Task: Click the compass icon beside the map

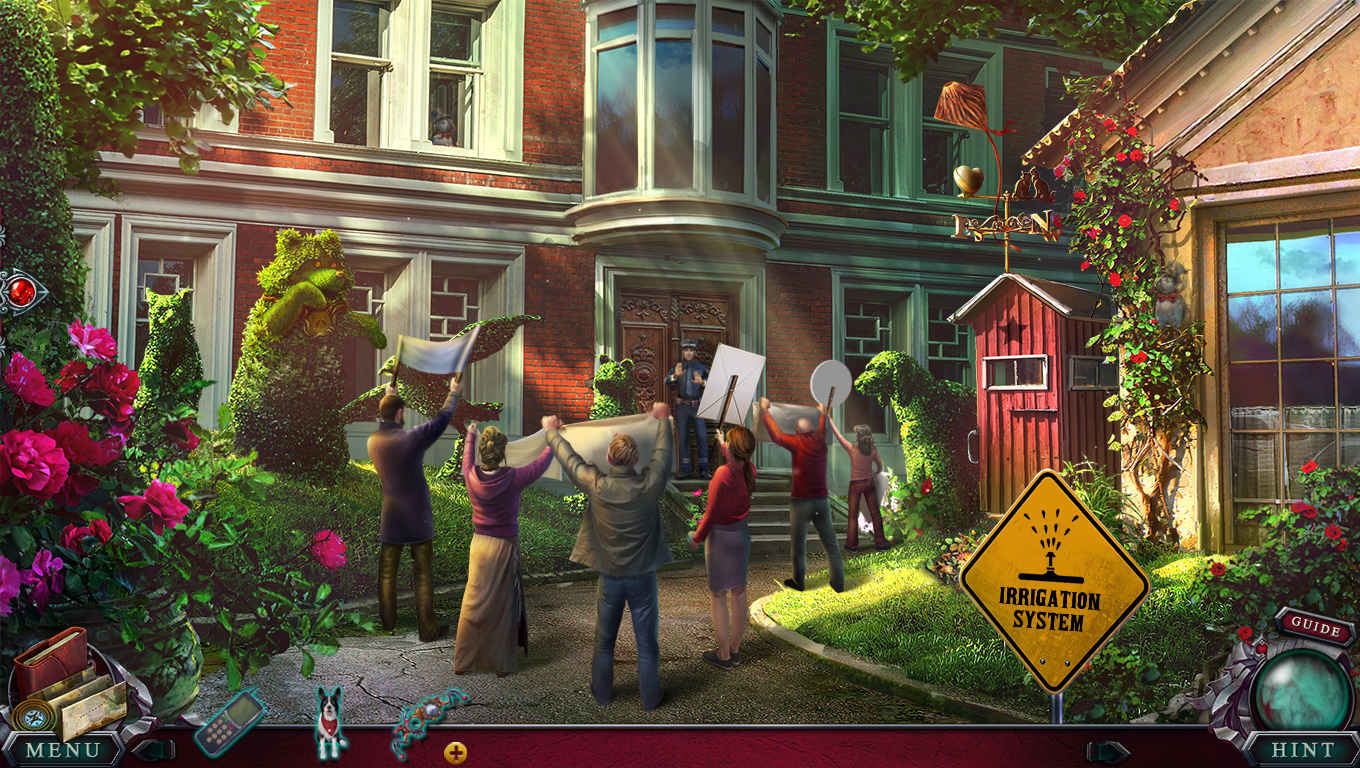Action: point(31,715)
